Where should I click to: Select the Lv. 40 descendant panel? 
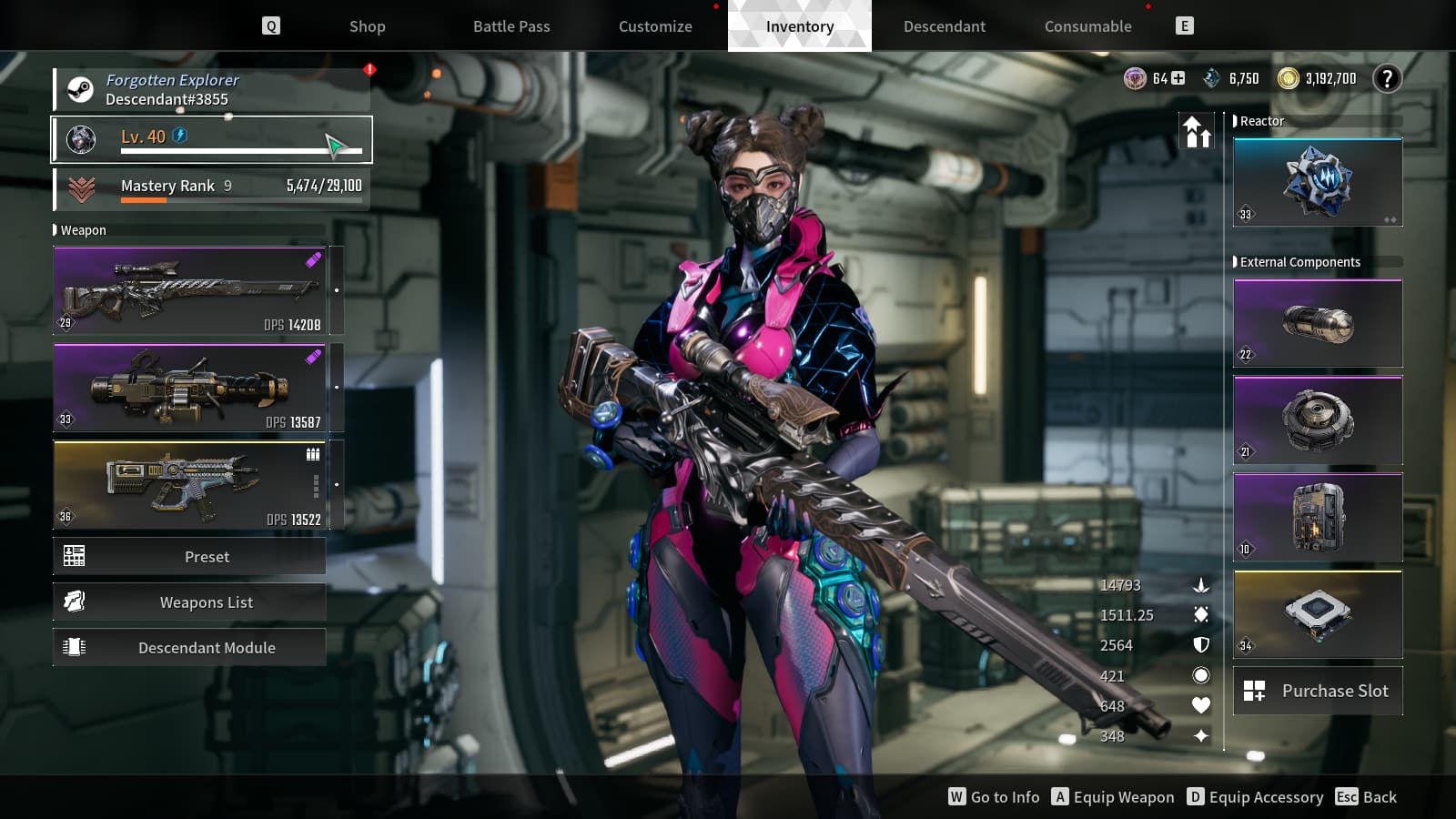(211, 139)
